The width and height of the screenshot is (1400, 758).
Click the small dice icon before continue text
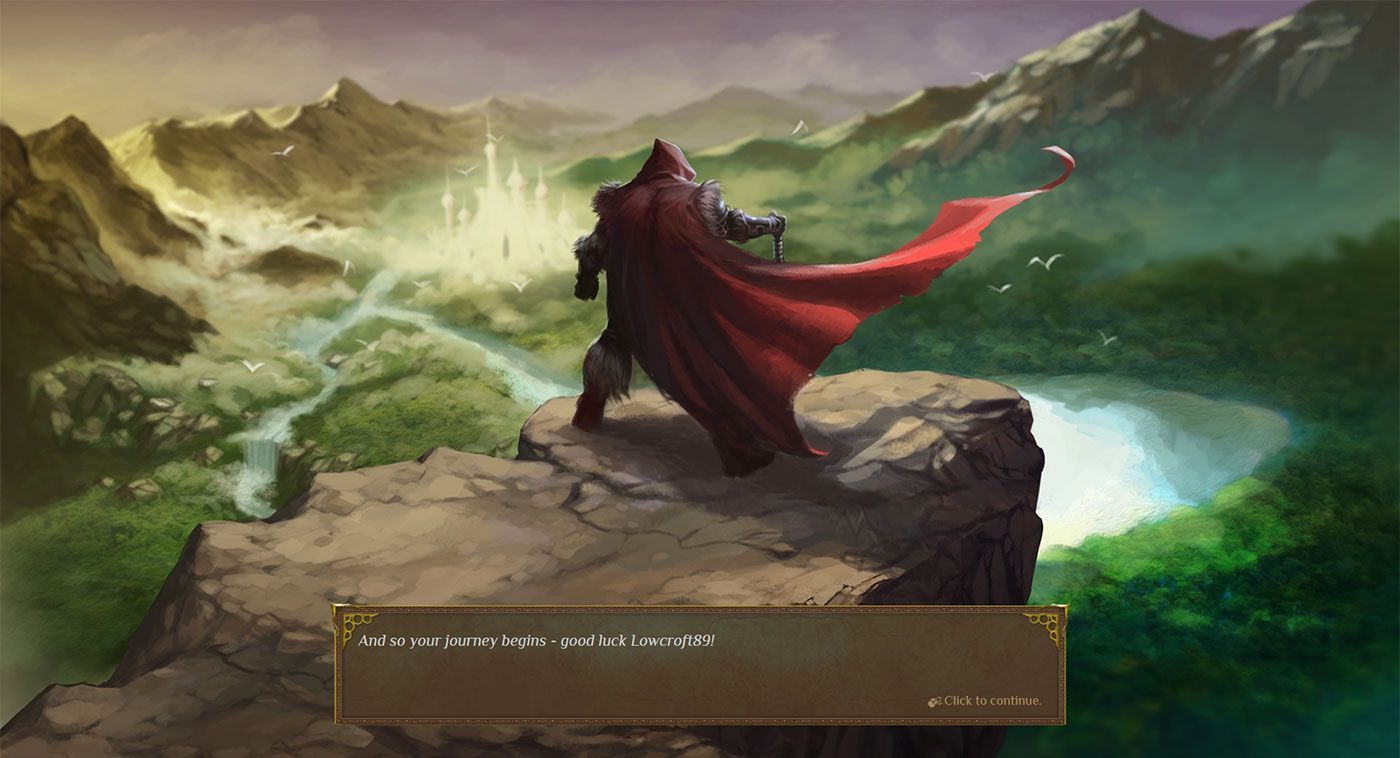click(x=932, y=701)
